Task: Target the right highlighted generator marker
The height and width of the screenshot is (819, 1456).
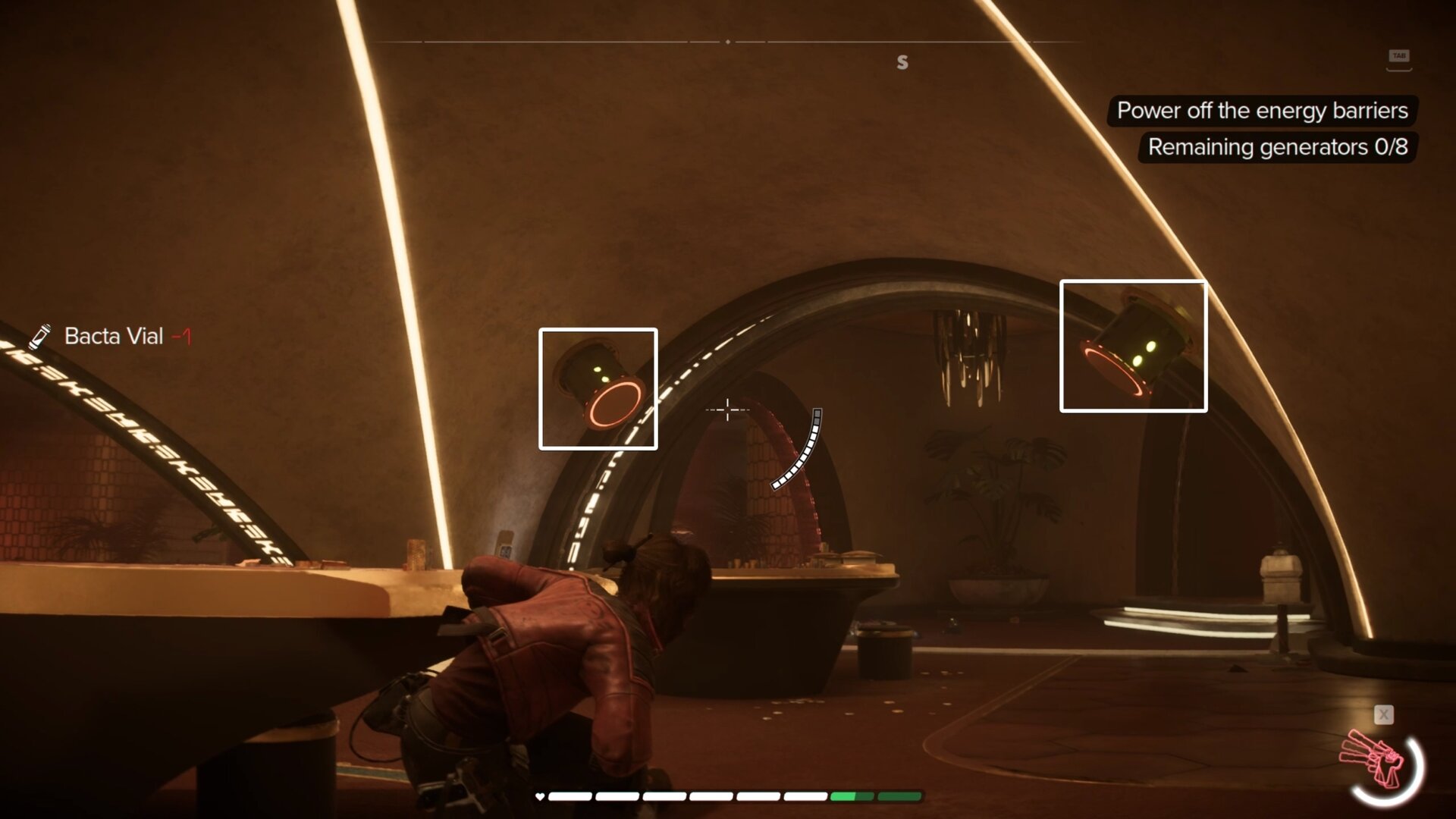Action: coord(1133,347)
